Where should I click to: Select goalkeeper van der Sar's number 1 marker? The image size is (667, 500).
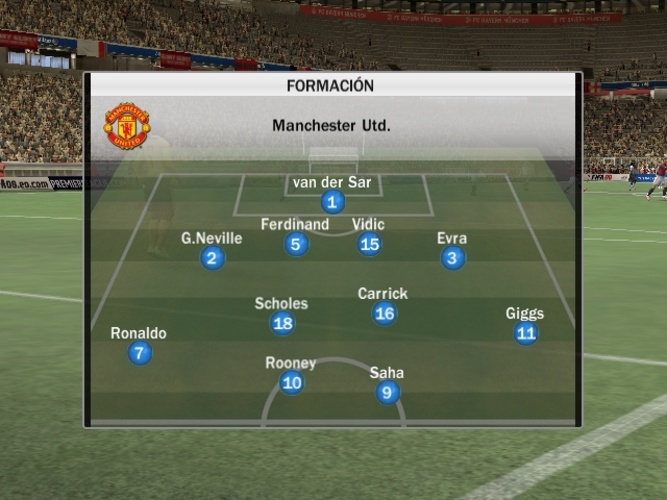pyautogui.click(x=333, y=202)
